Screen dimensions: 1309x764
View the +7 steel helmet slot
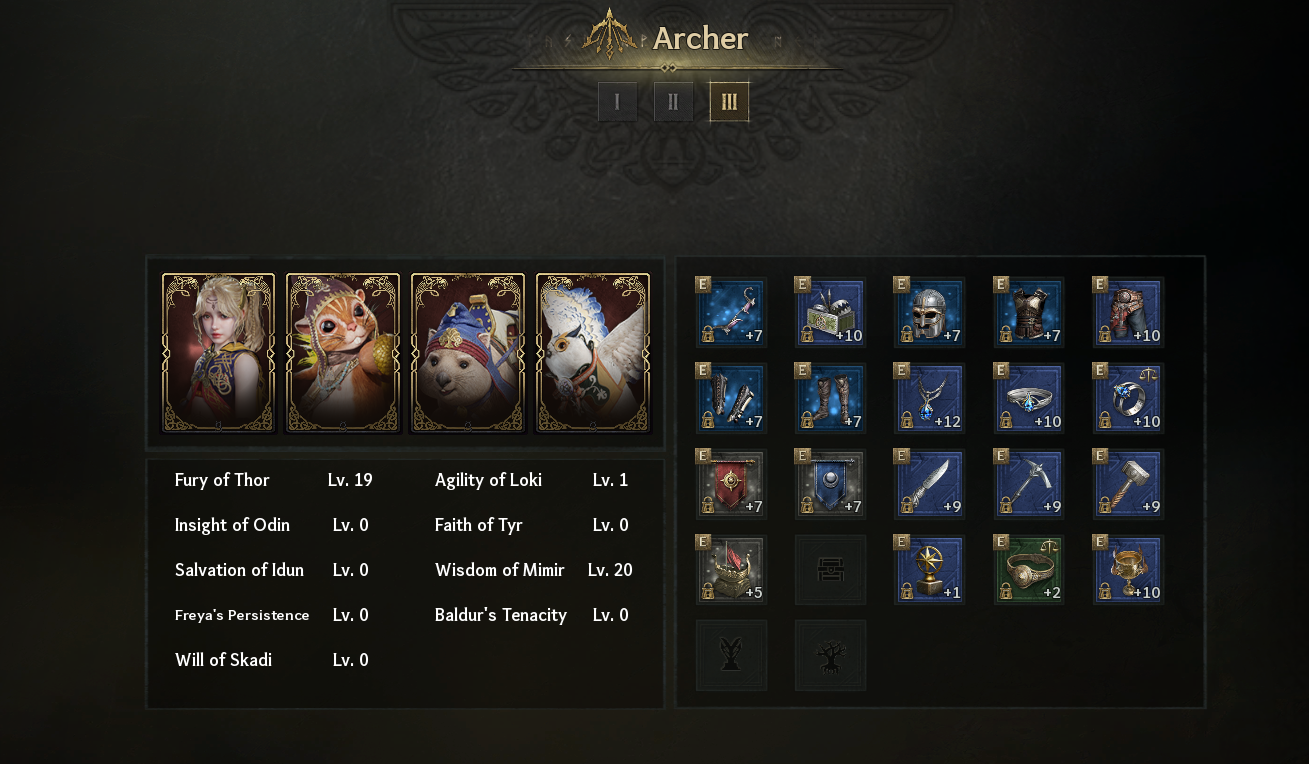click(x=930, y=313)
